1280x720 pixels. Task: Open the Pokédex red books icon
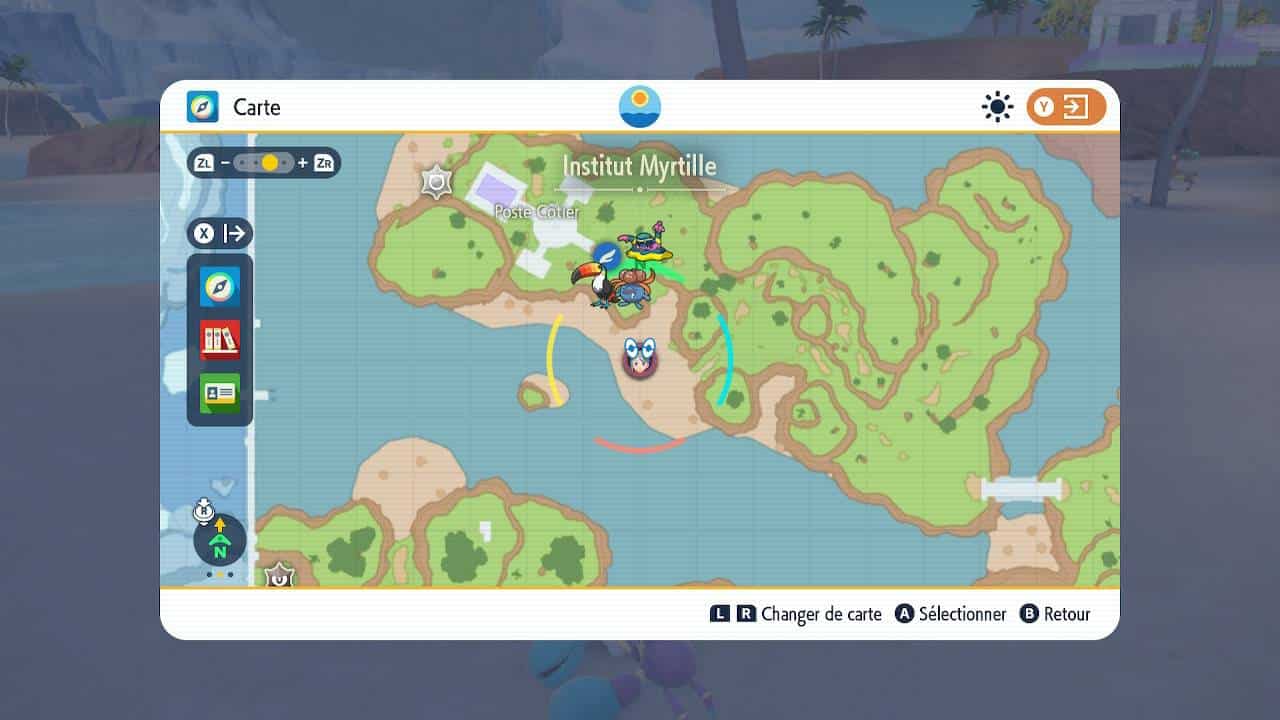coord(220,340)
